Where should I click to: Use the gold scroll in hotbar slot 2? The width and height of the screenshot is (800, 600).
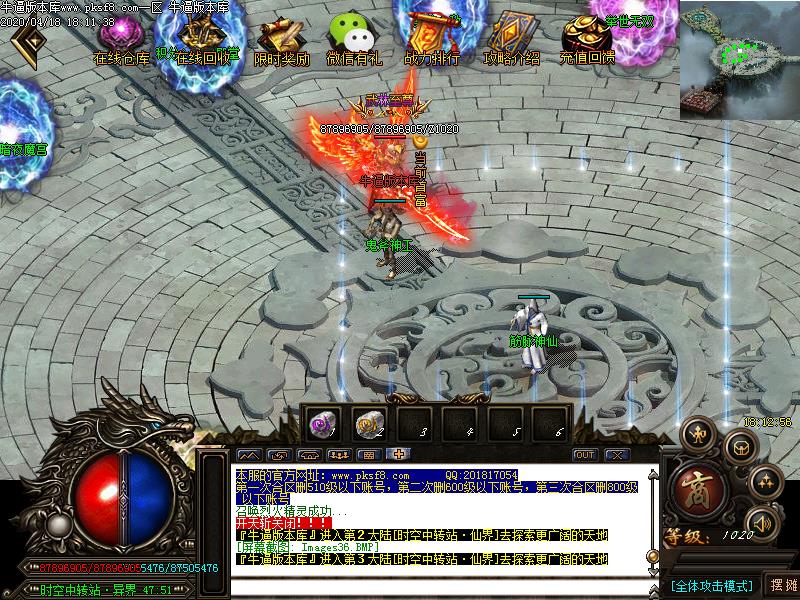pyautogui.click(x=368, y=423)
